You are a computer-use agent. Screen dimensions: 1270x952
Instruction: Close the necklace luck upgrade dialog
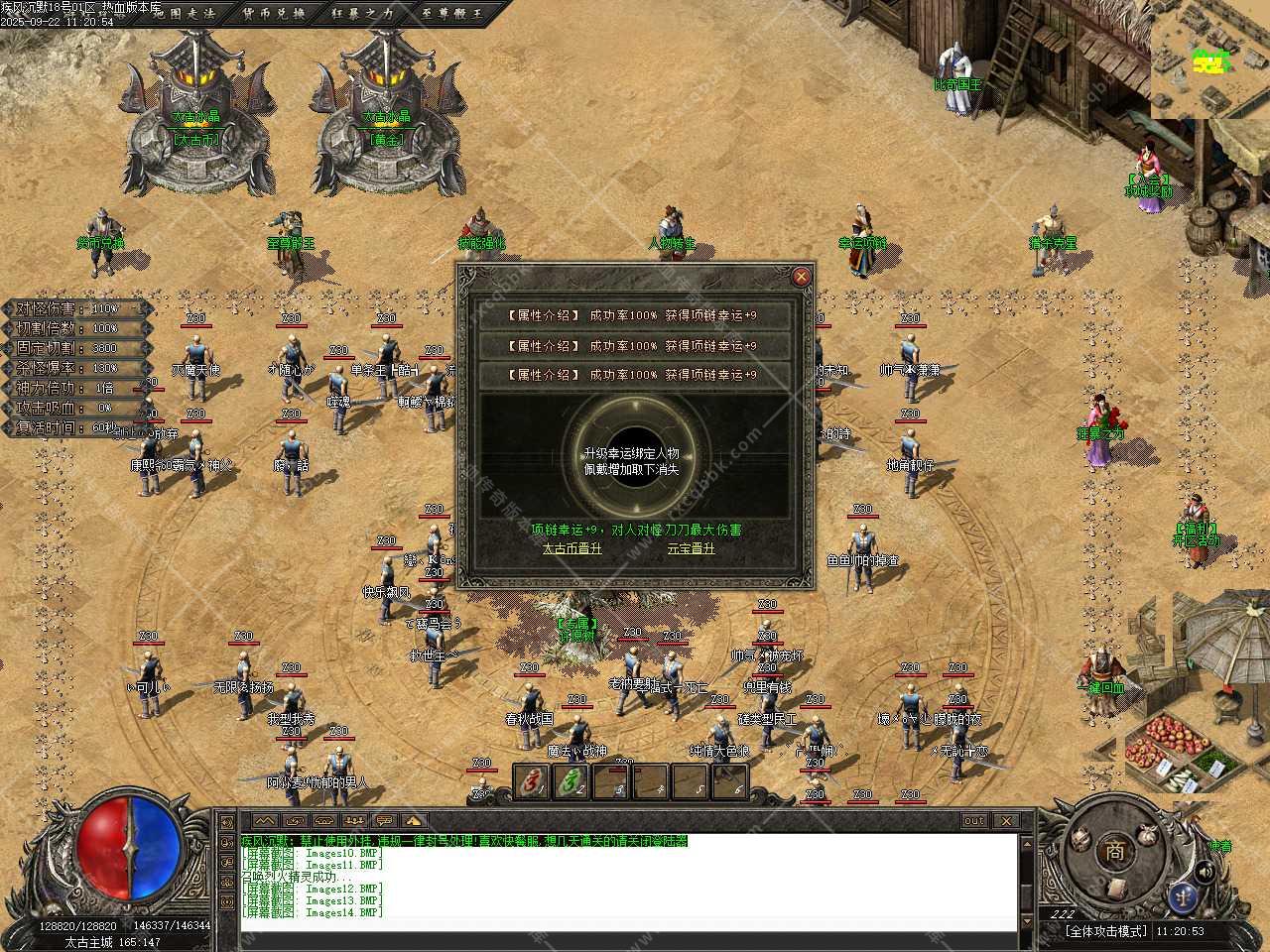click(x=801, y=277)
